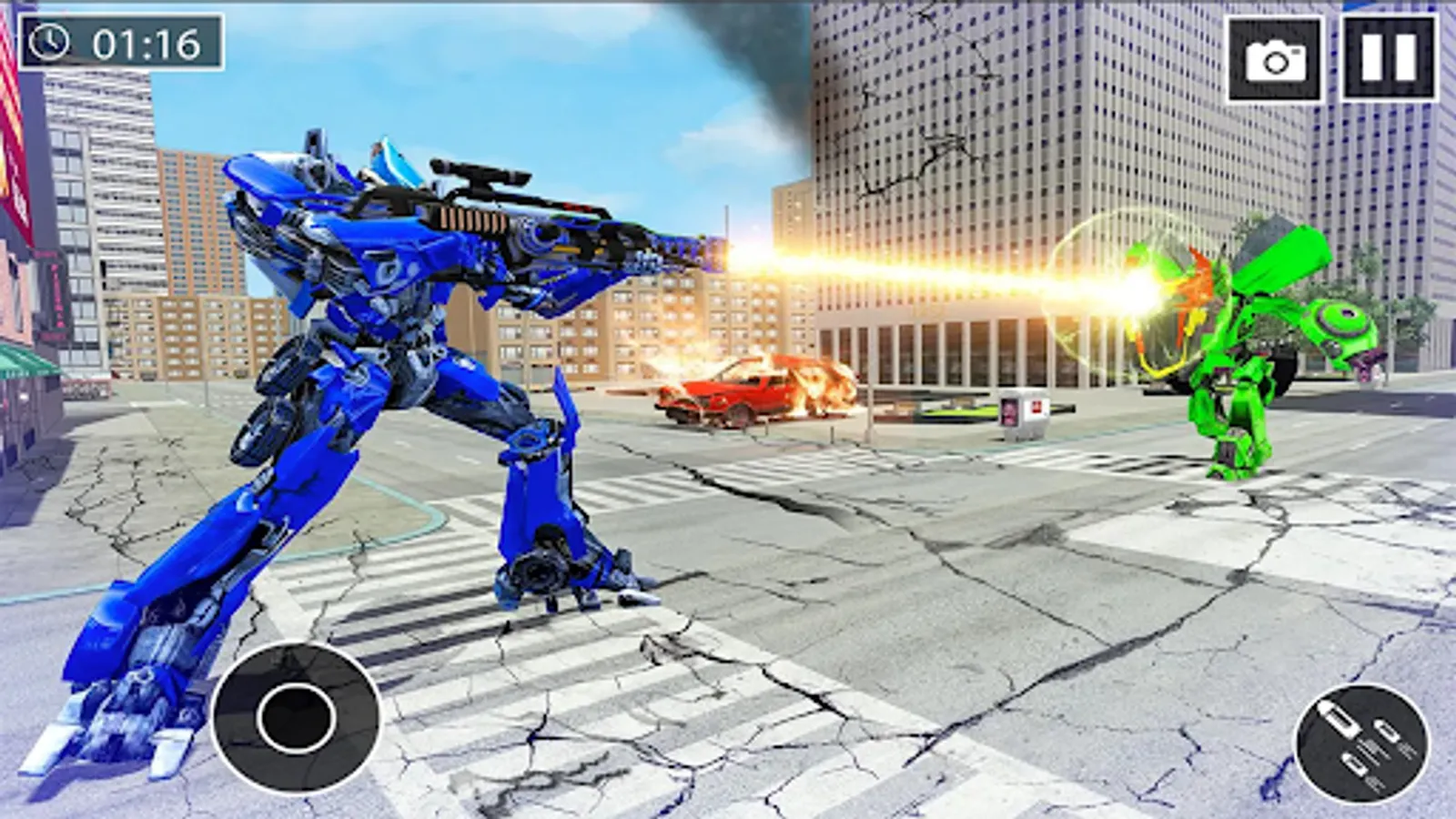Click the clock icon beside the timer
This screenshot has width=1456, height=819.
pos(50,41)
